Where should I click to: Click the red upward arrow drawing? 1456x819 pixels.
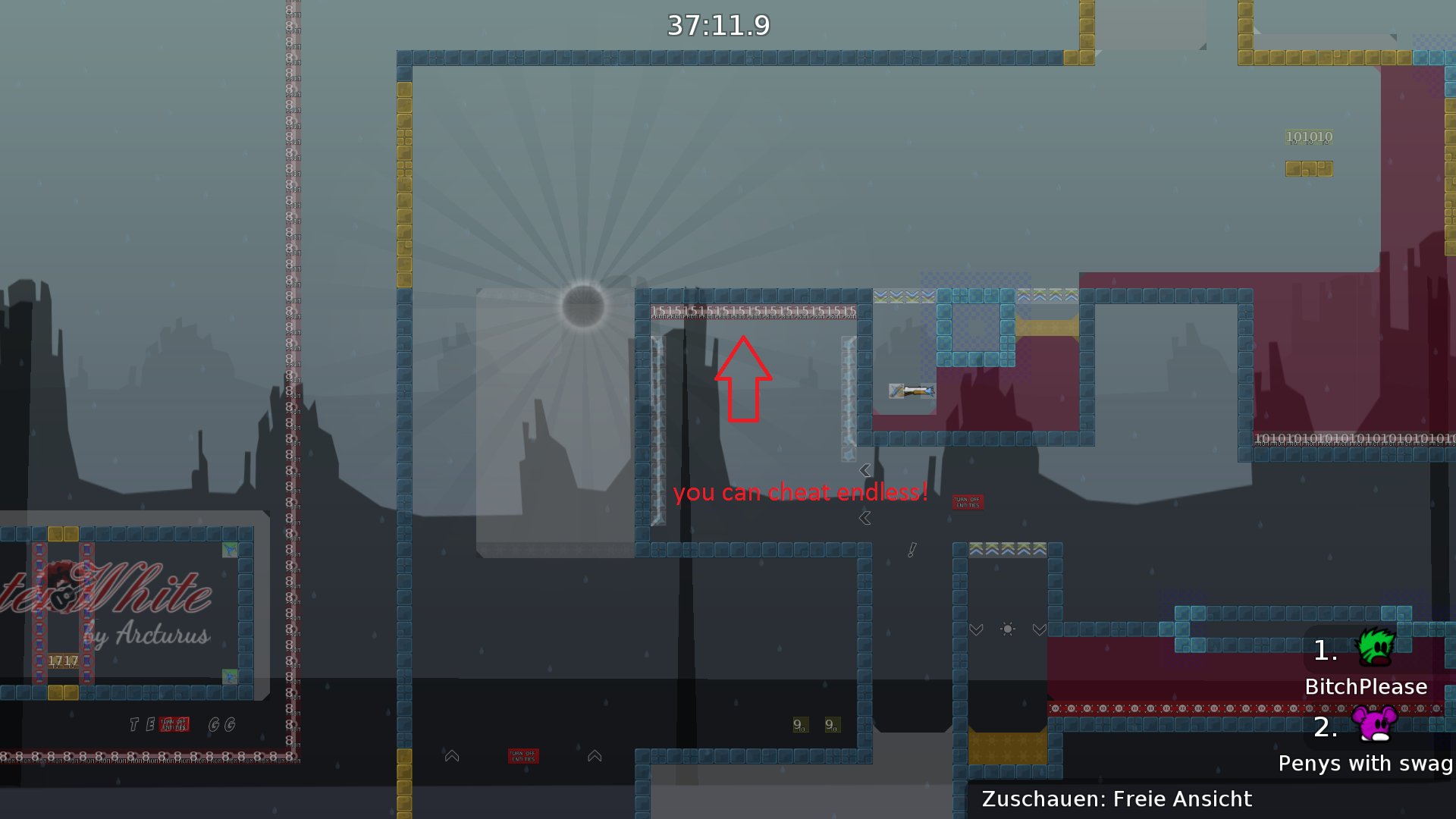(744, 379)
